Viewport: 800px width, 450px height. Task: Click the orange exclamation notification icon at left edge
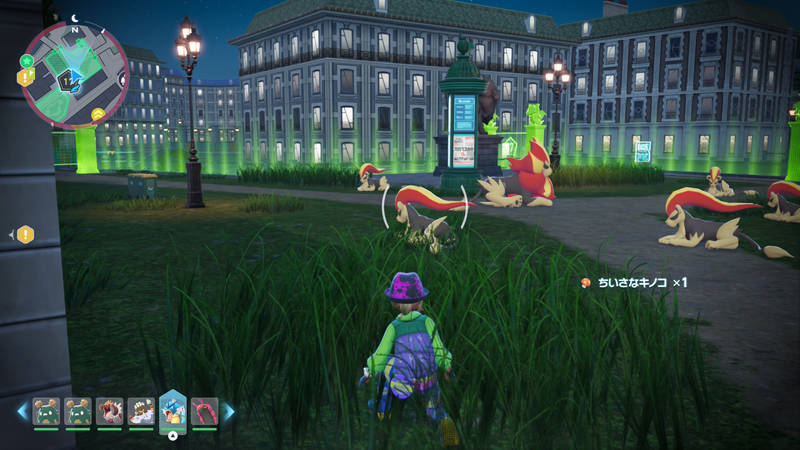25,234
